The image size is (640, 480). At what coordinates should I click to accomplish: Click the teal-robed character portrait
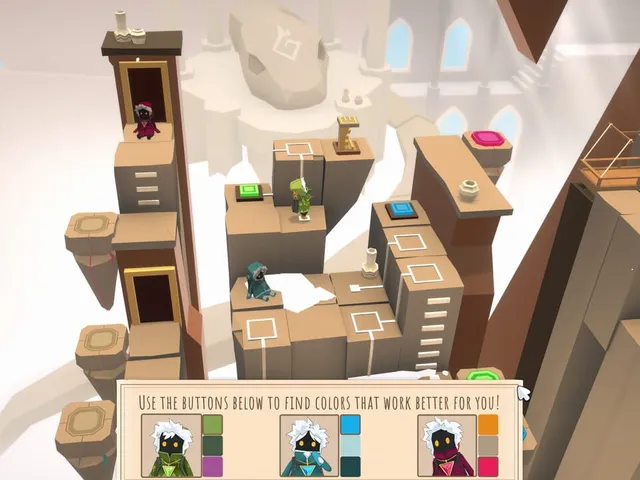click(x=309, y=446)
